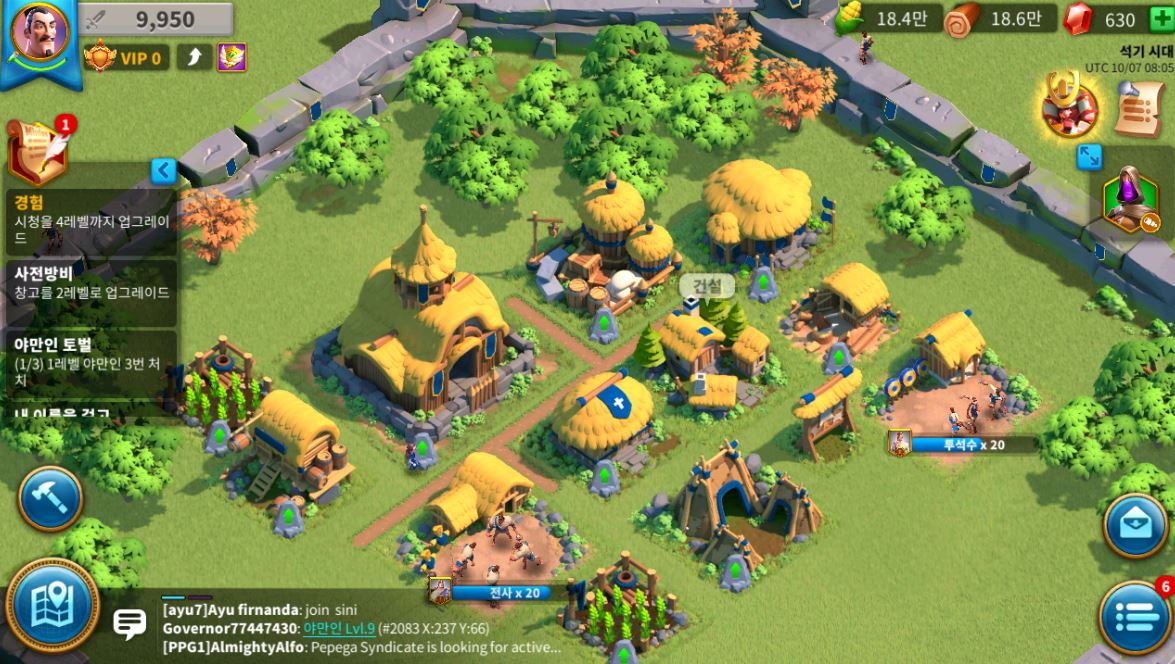
Task: Open the samurai commander event icon
Action: click(x=1069, y=107)
